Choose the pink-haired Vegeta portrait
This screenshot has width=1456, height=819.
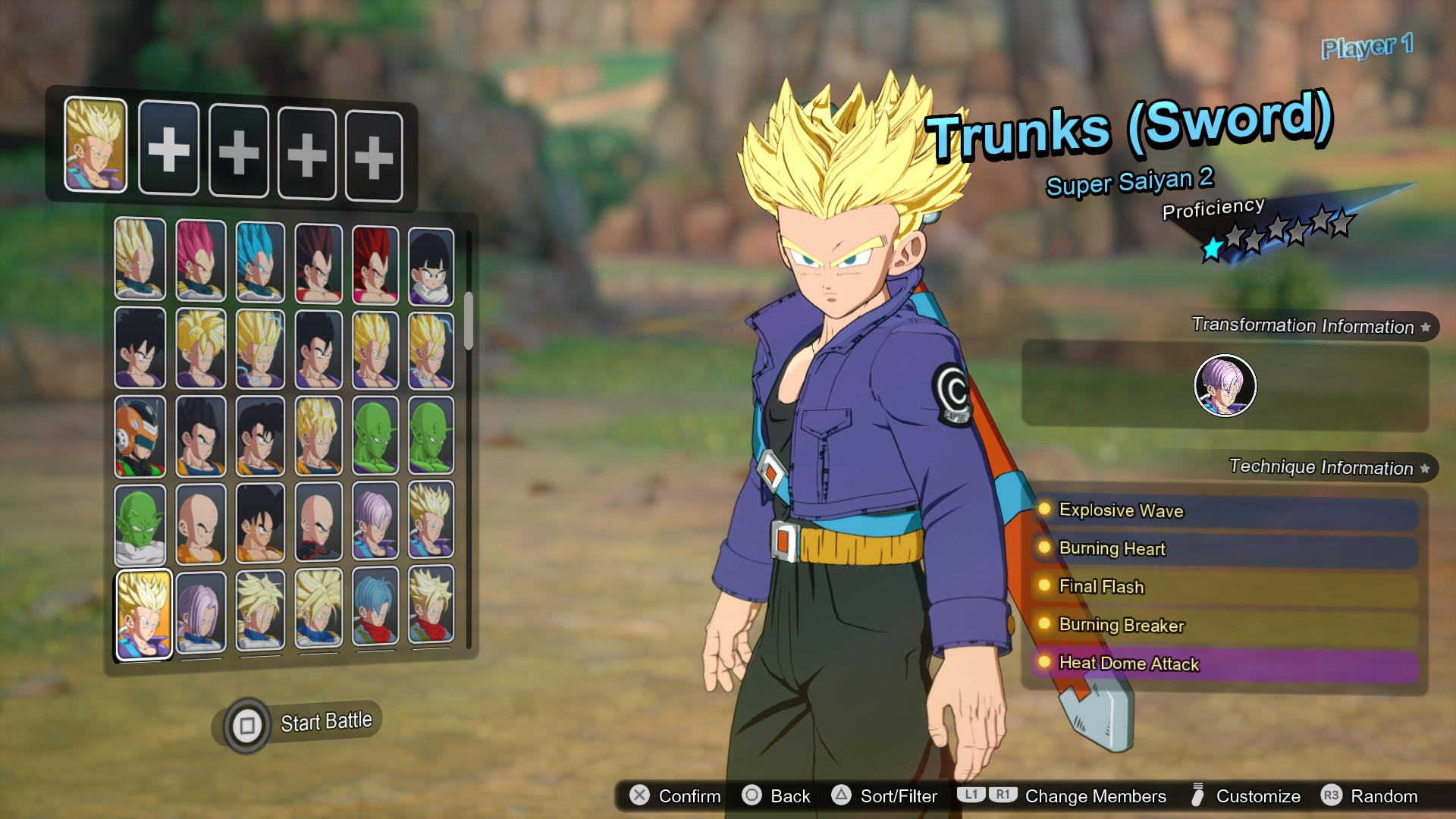(200, 260)
